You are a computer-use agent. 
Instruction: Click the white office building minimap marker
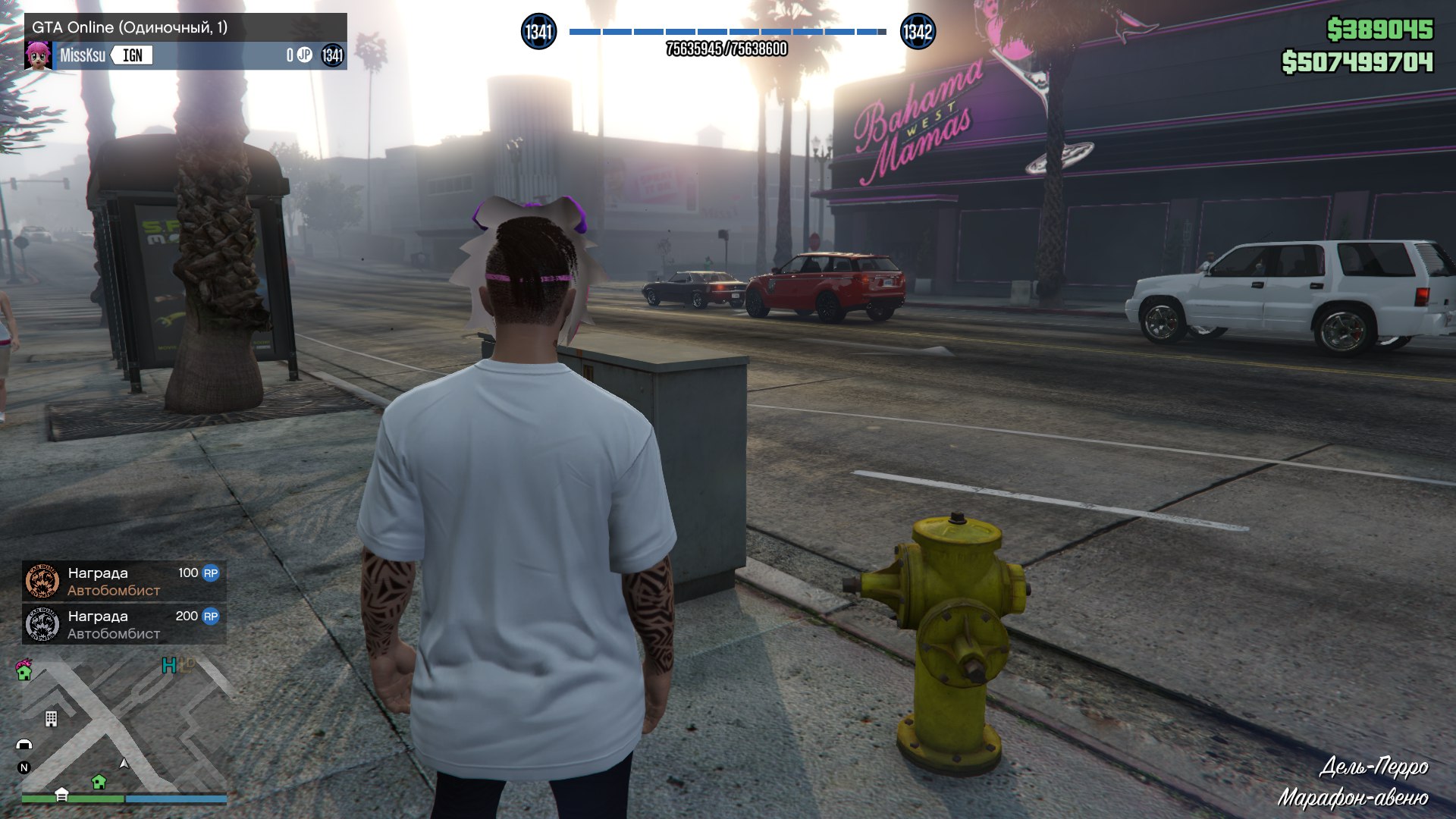coord(51,718)
